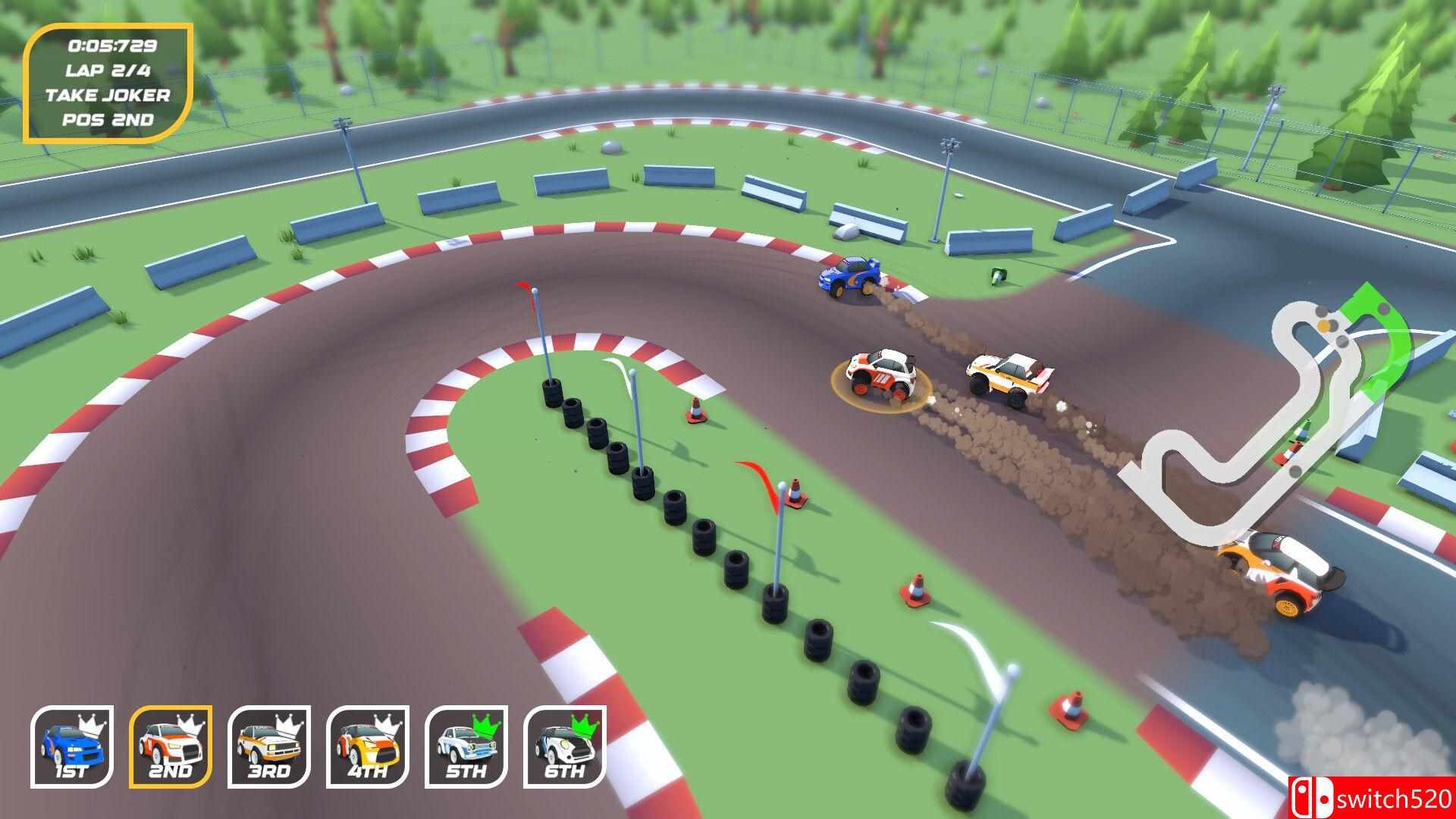The height and width of the screenshot is (819, 1456).
Task: Click the TAKE JOKER prompt
Action: (x=109, y=96)
